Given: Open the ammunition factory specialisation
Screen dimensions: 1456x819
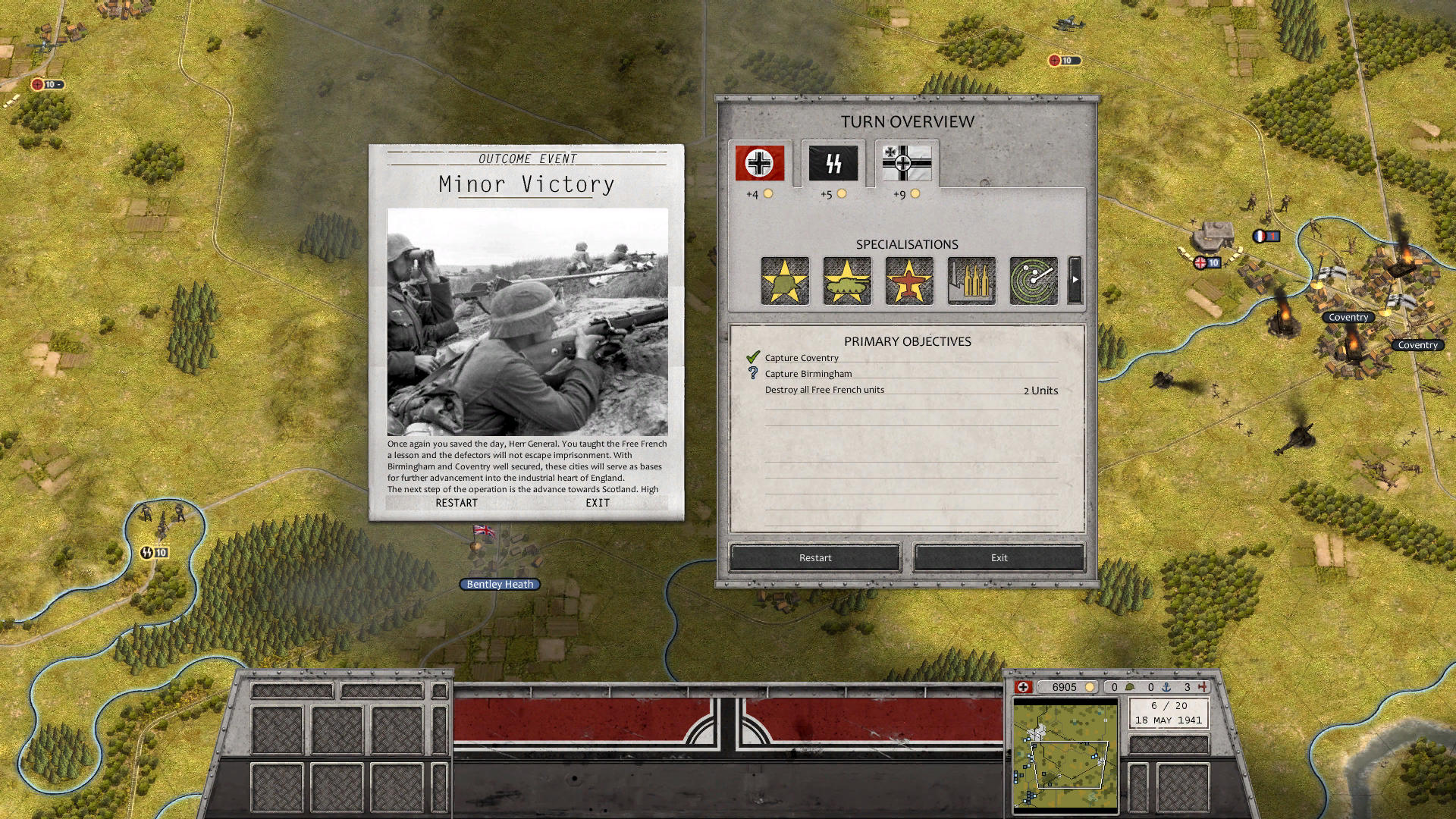Looking at the screenshot, I should click(971, 281).
